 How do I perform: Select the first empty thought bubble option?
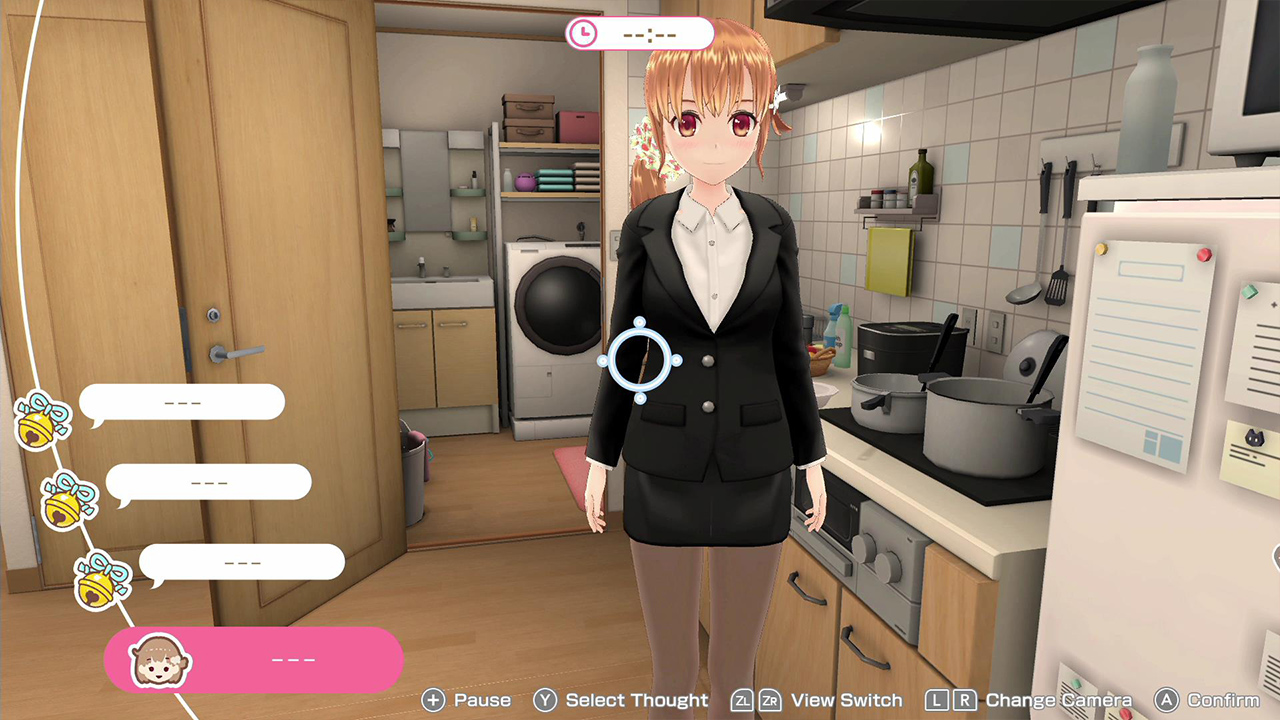point(183,401)
